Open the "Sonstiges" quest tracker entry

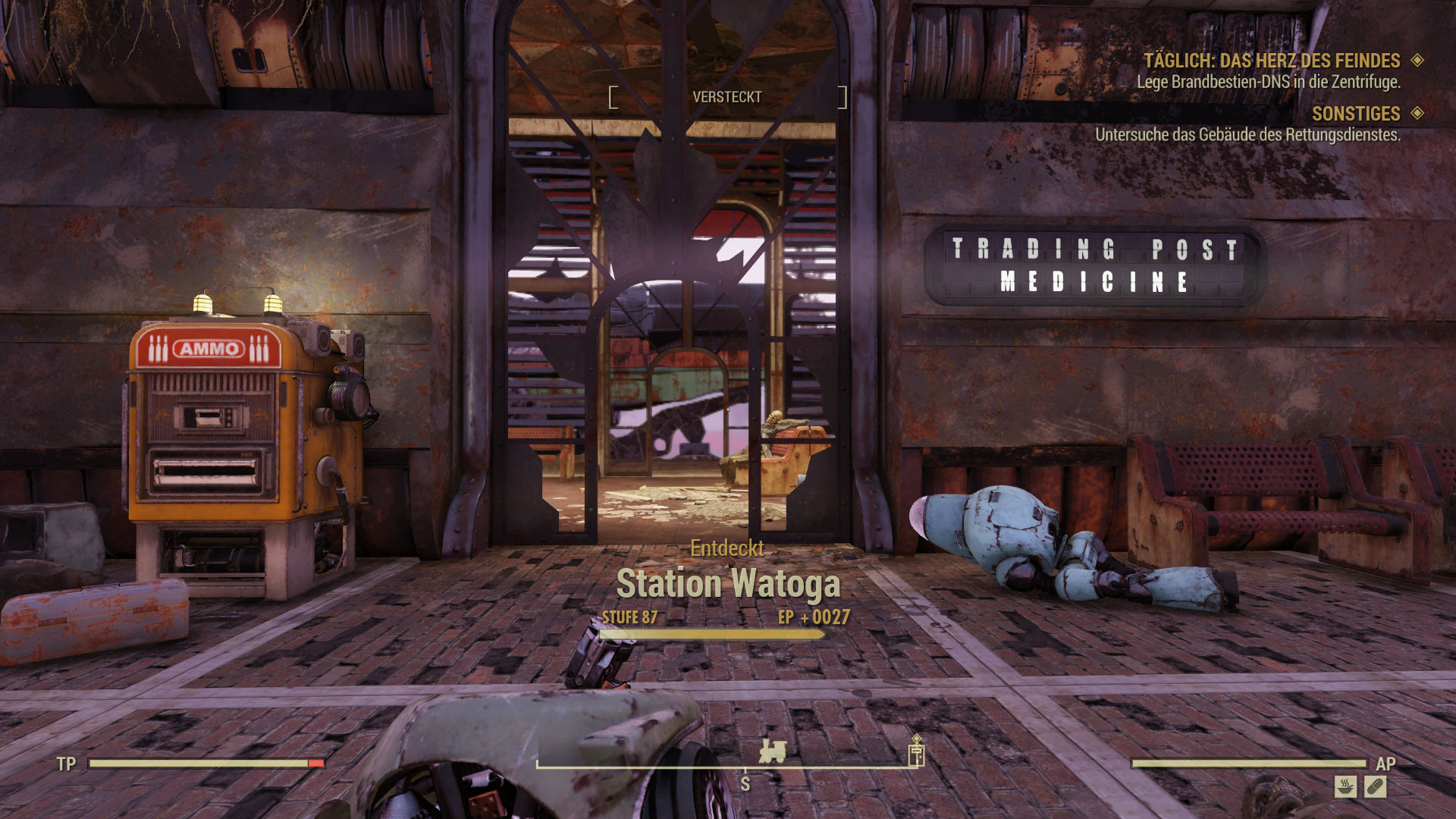coord(1356,114)
